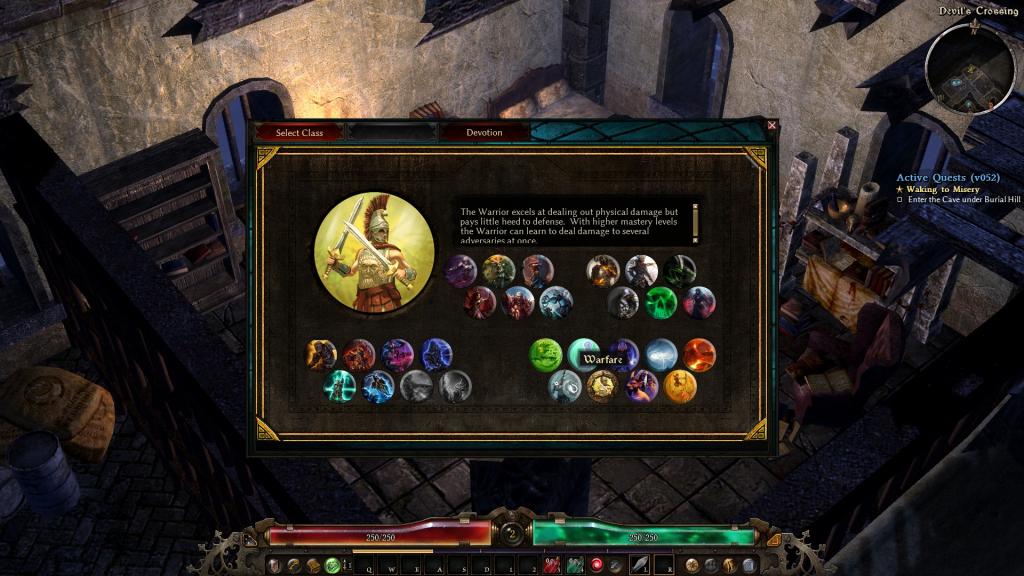Select the green skull mastery icon

[661, 302]
